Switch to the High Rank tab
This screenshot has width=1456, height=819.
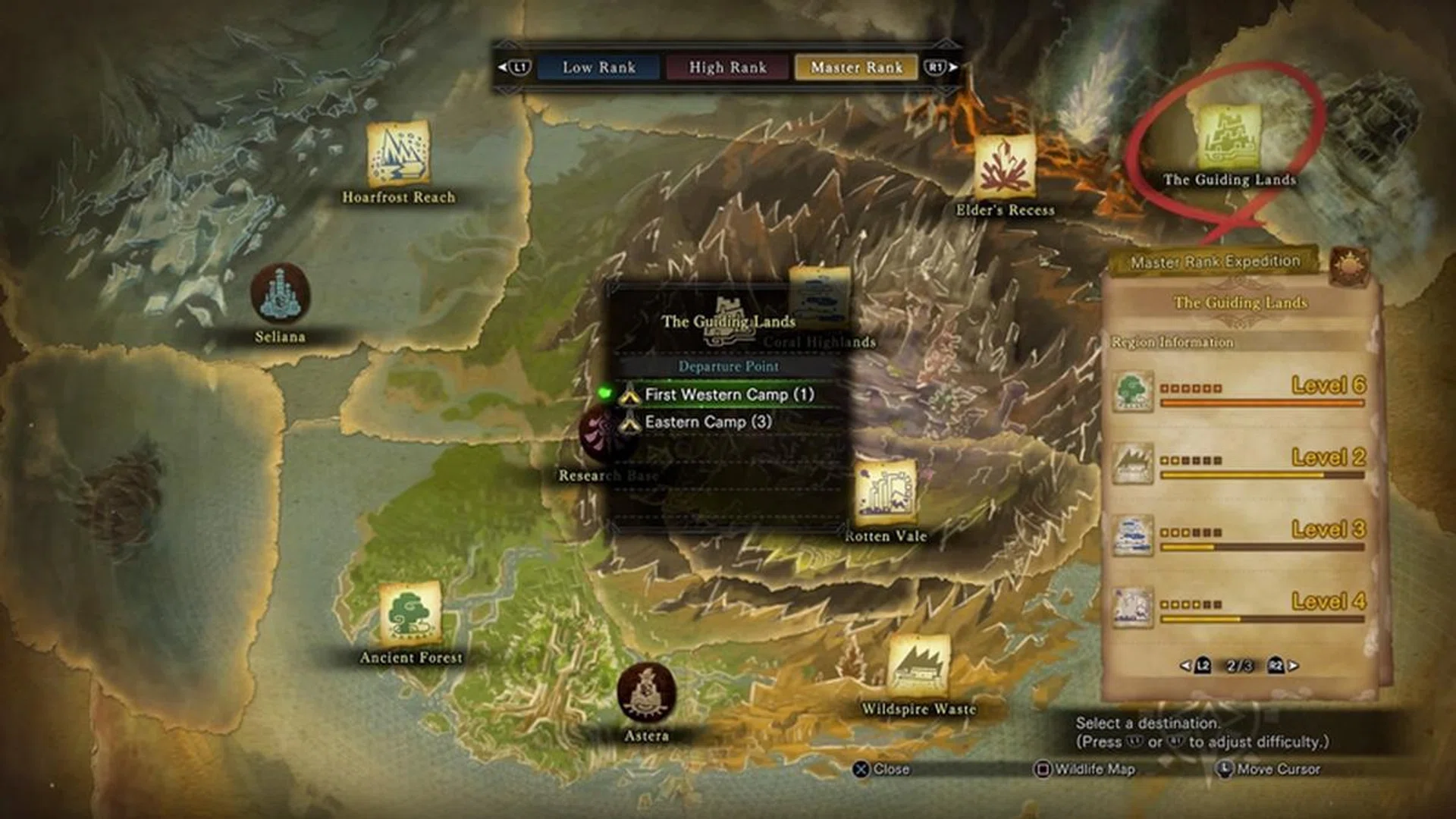tap(727, 67)
